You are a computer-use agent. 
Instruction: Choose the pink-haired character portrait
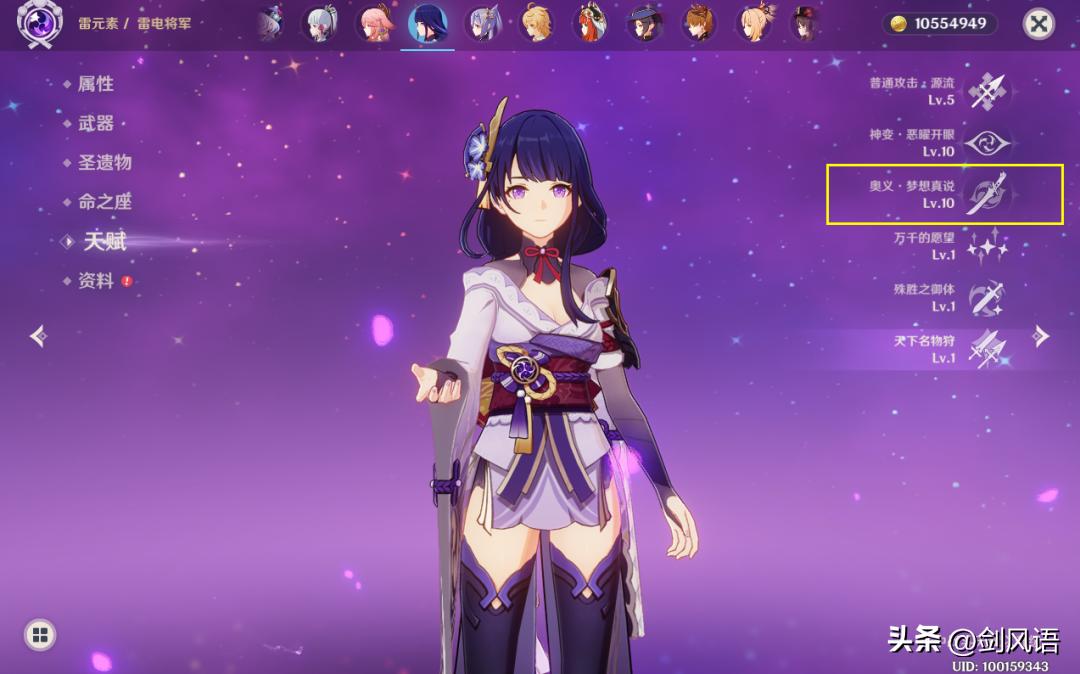coord(376,23)
